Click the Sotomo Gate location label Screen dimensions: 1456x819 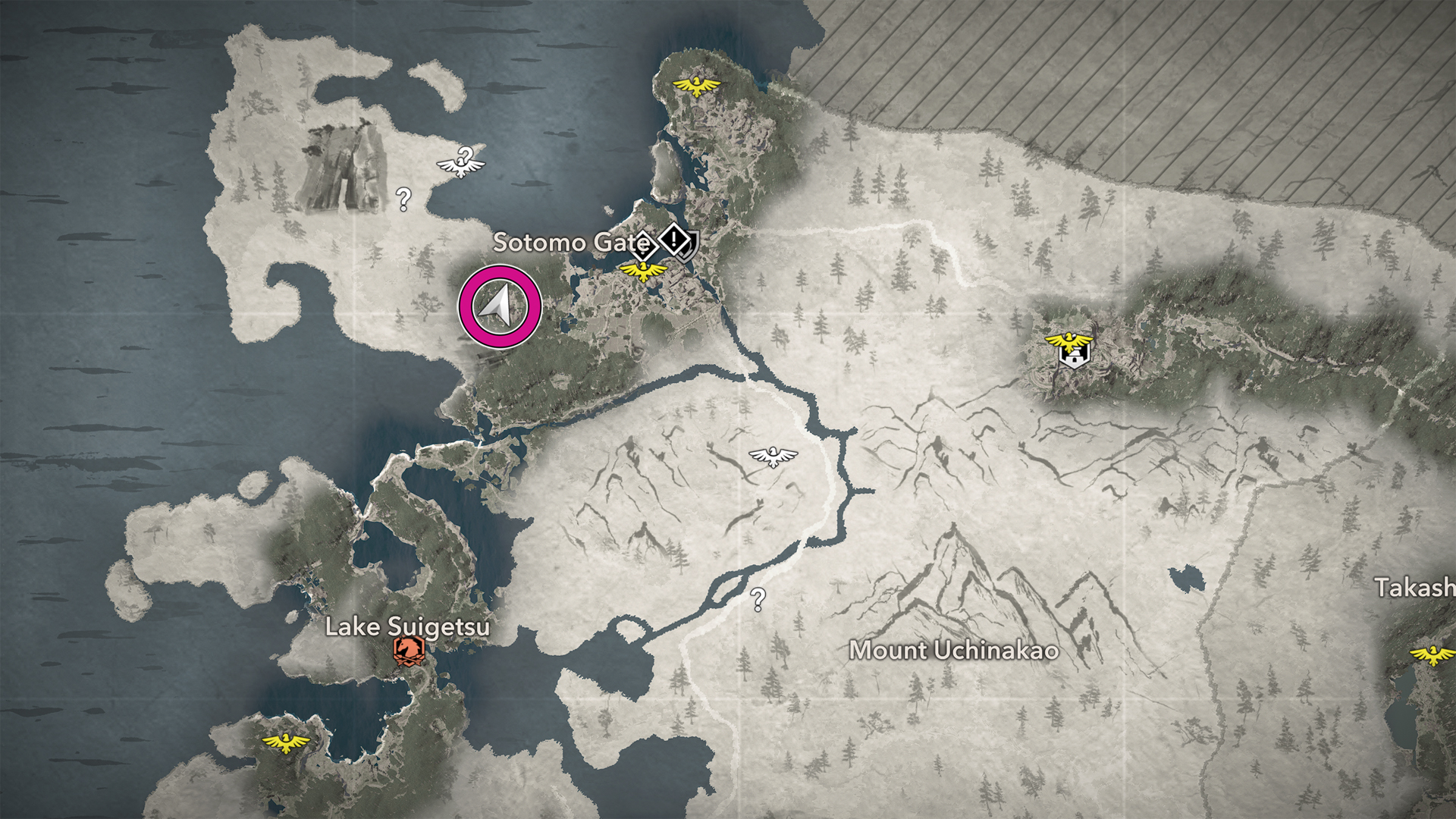coord(570,243)
